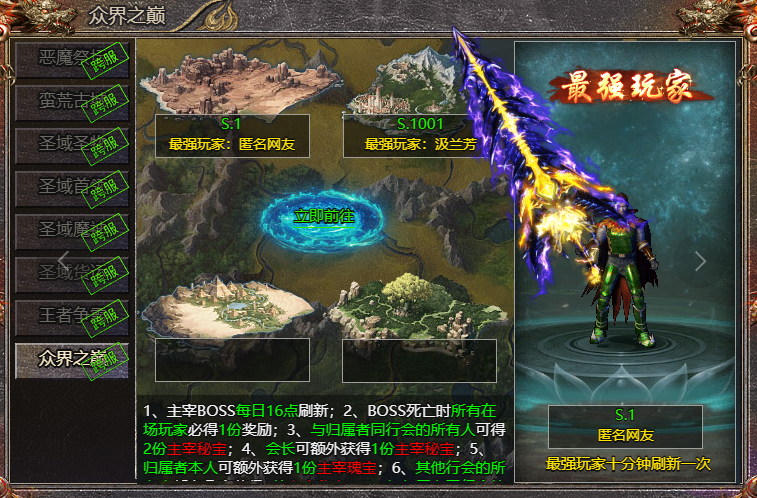This screenshot has height=498, width=757.
Task: Open the 王者争 tab
Action: coord(71,315)
